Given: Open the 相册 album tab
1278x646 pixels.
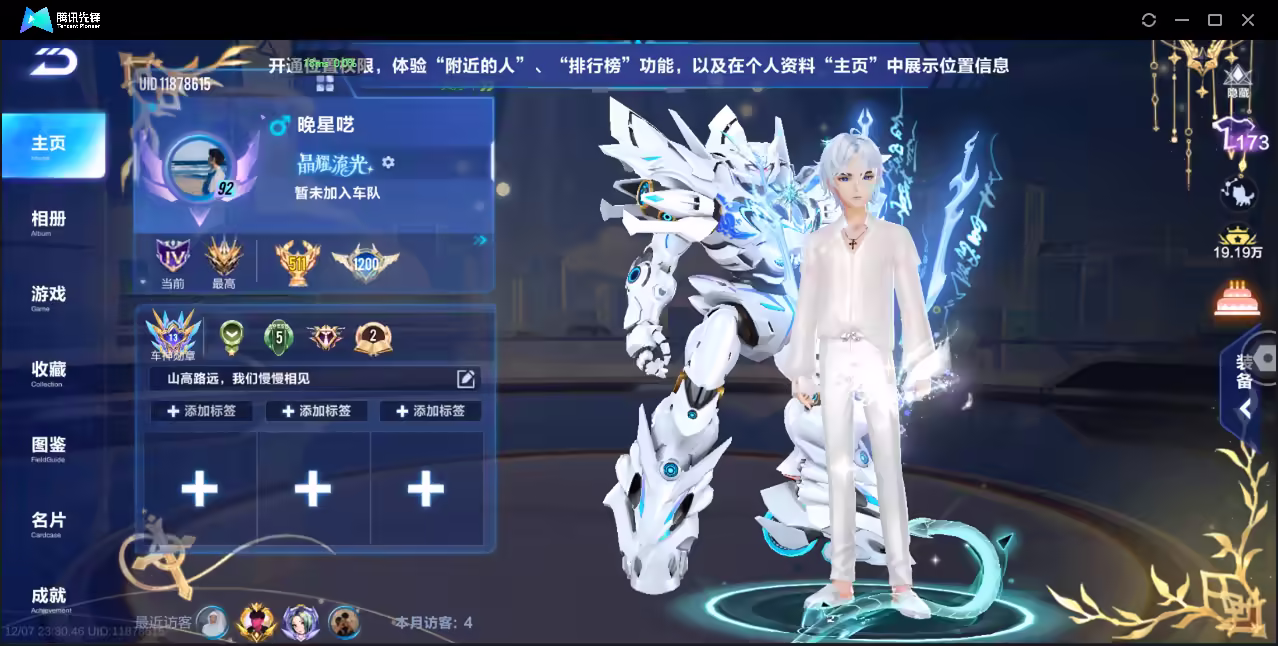Looking at the screenshot, I should point(48,220).
